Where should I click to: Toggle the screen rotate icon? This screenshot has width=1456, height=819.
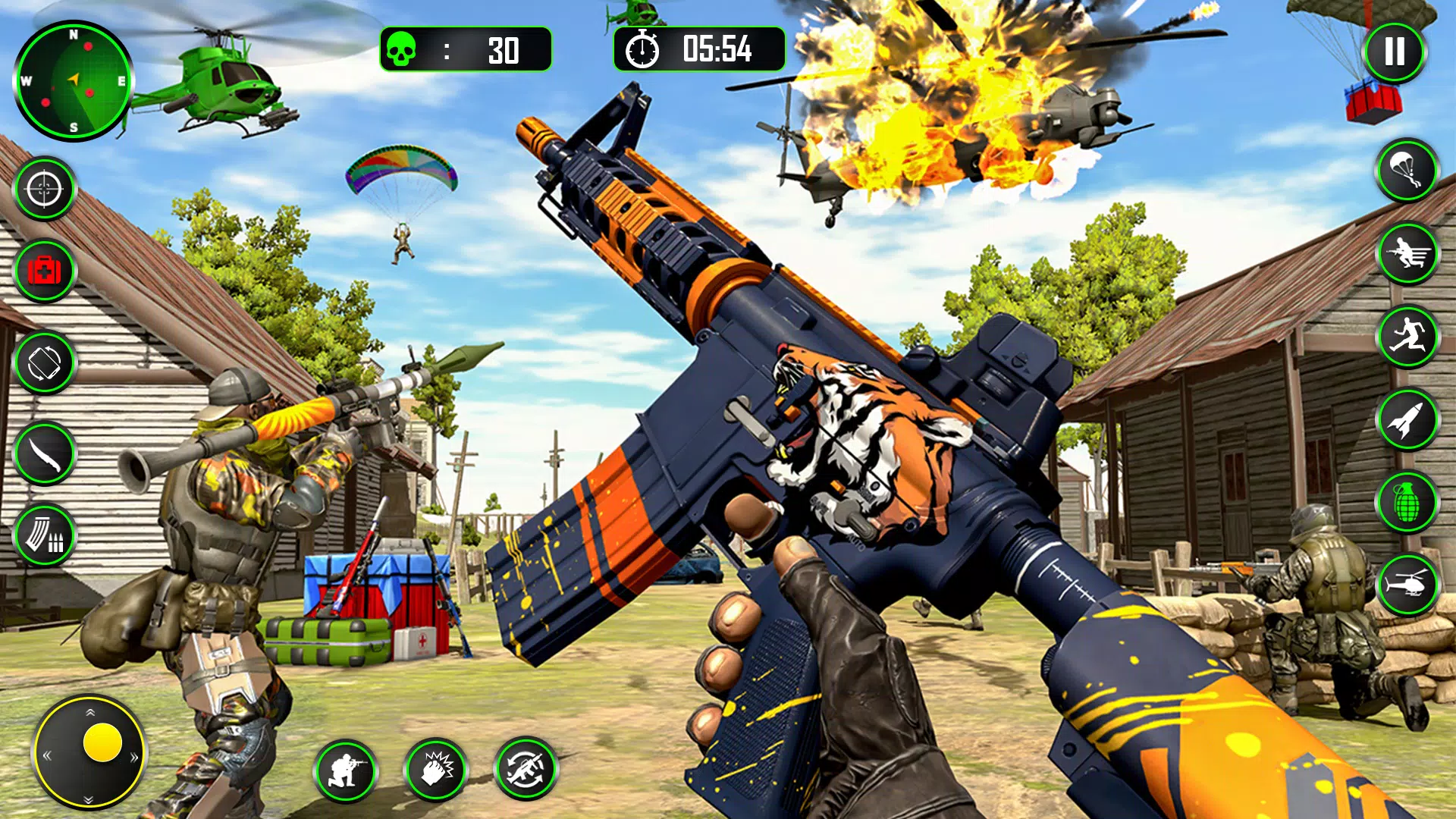coord(43,359)
